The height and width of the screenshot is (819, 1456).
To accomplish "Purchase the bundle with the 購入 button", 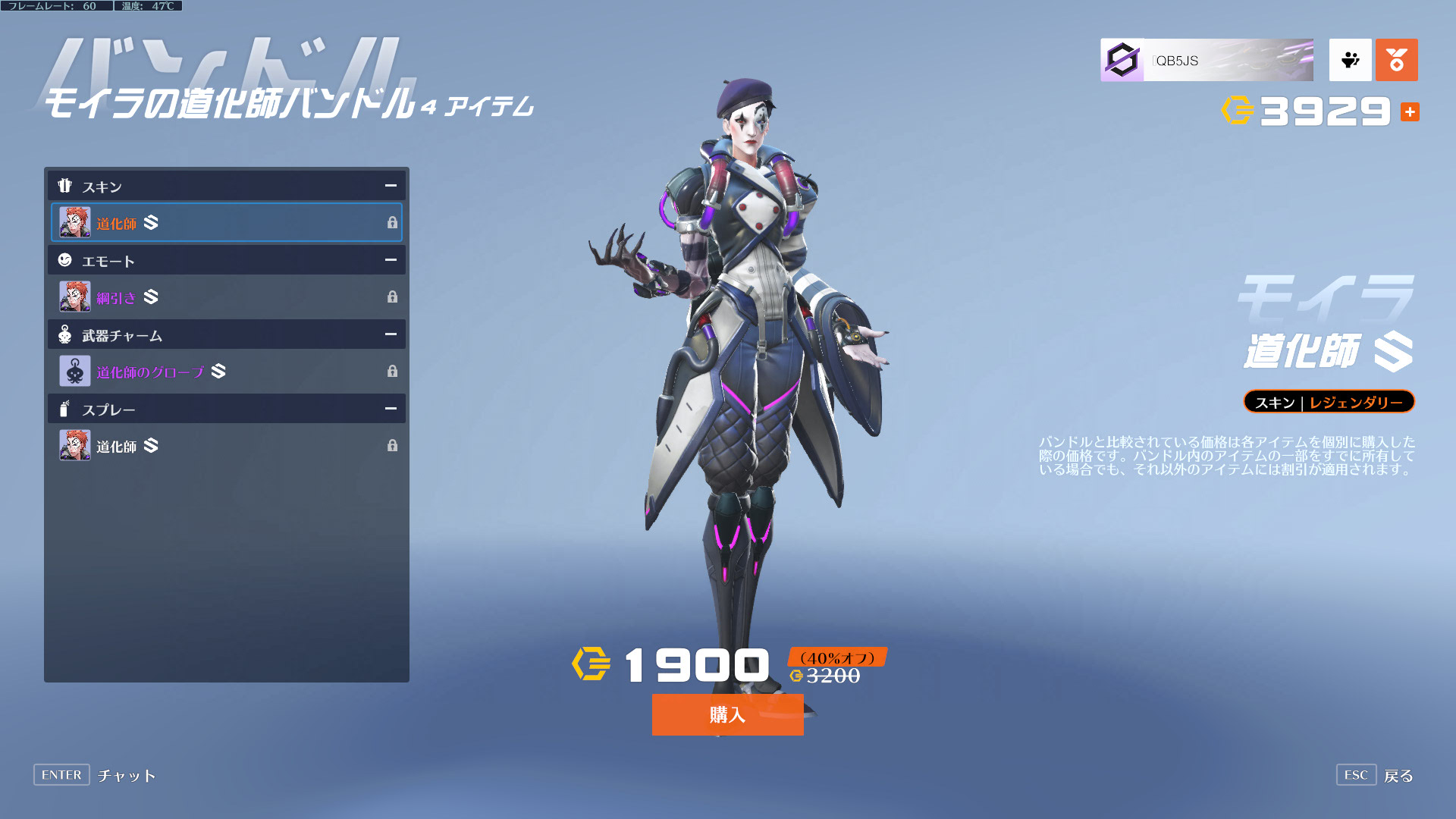I will (x=727, y=714).
